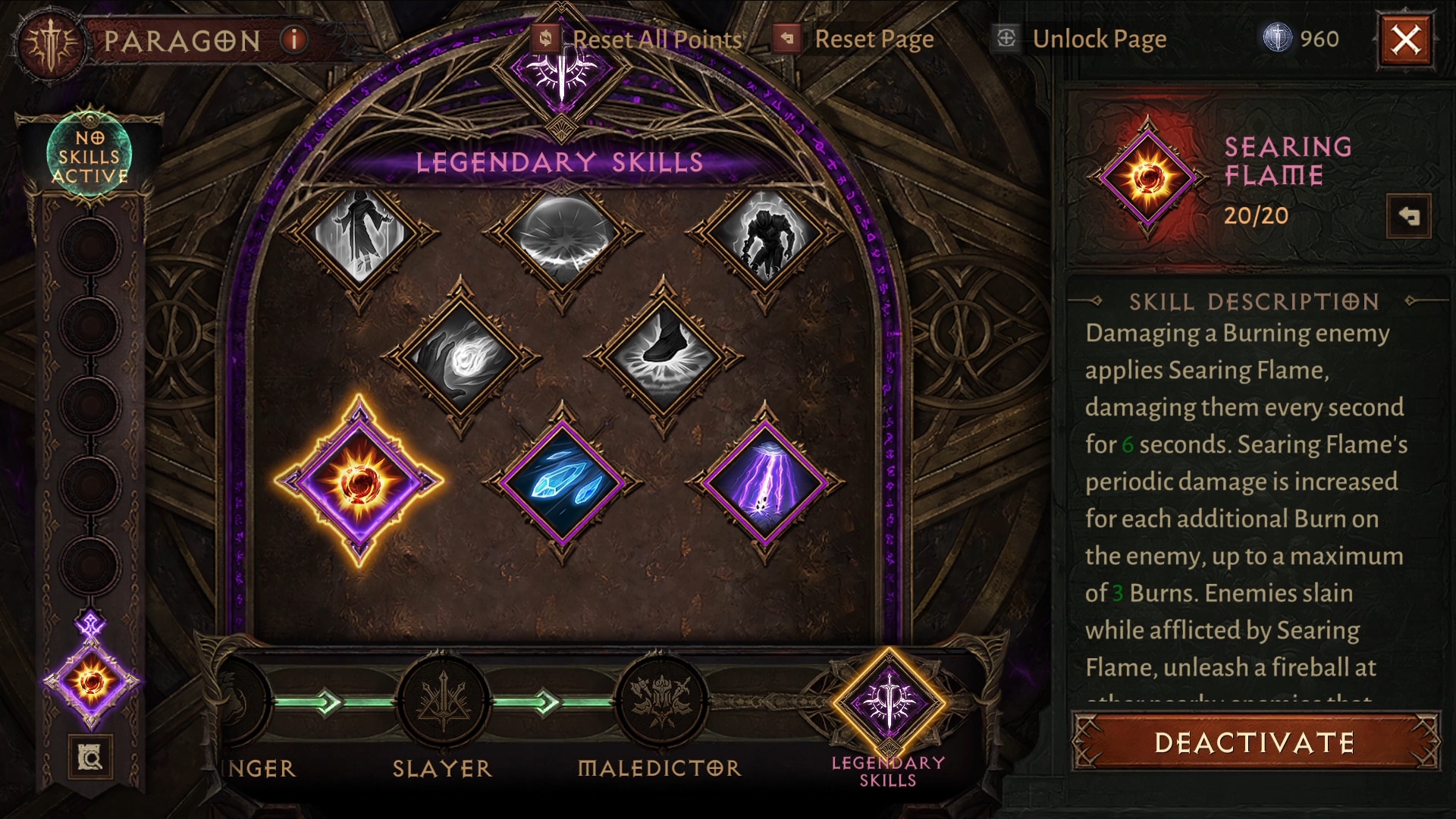1456x819 pixels.
Task: Choose Reset Page
Action: tap(855, 39)
